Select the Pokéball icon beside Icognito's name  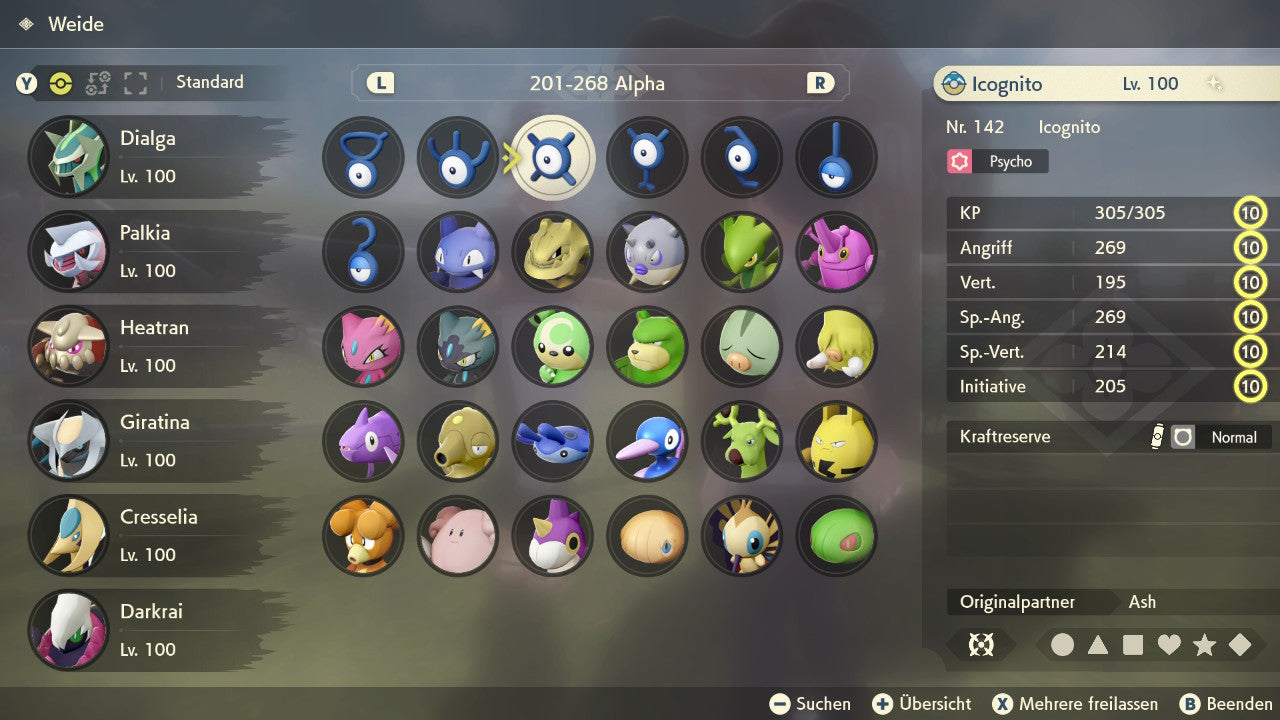coord(956,84)
